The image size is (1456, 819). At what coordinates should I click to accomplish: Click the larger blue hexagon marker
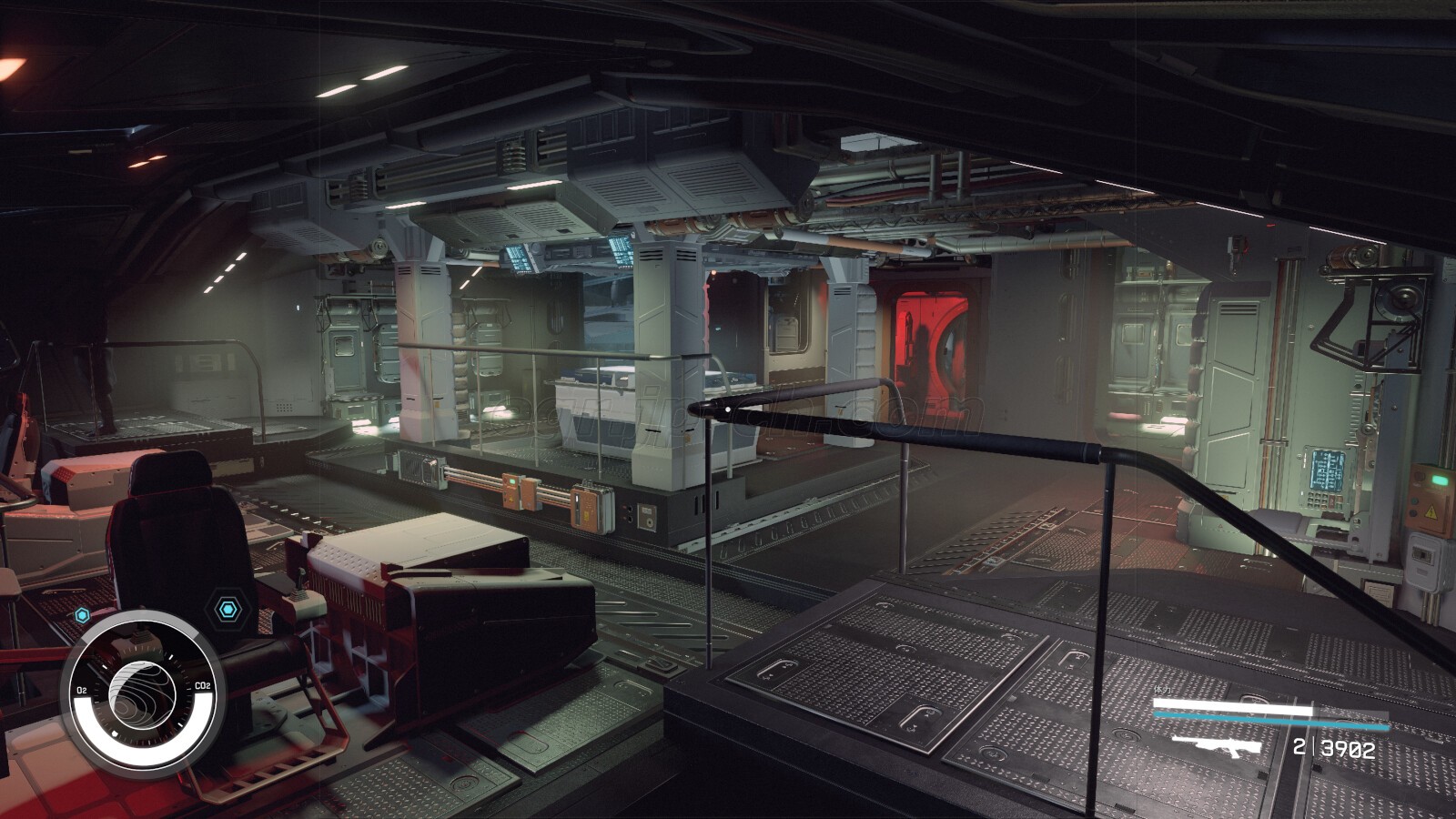point(227,608)
